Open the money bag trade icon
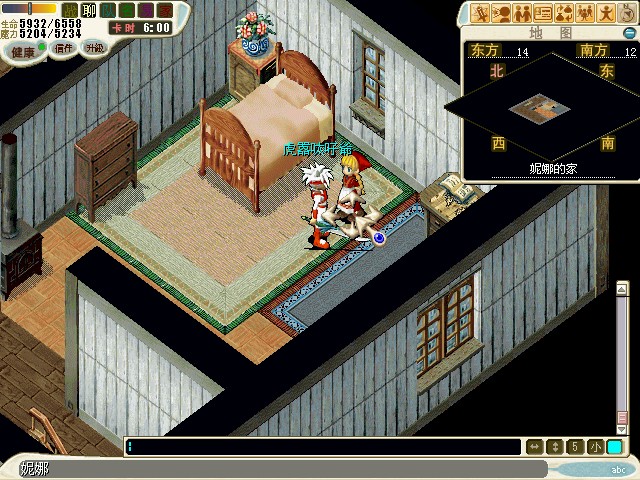This screenshot has height=480, width=640. point(564,13)
